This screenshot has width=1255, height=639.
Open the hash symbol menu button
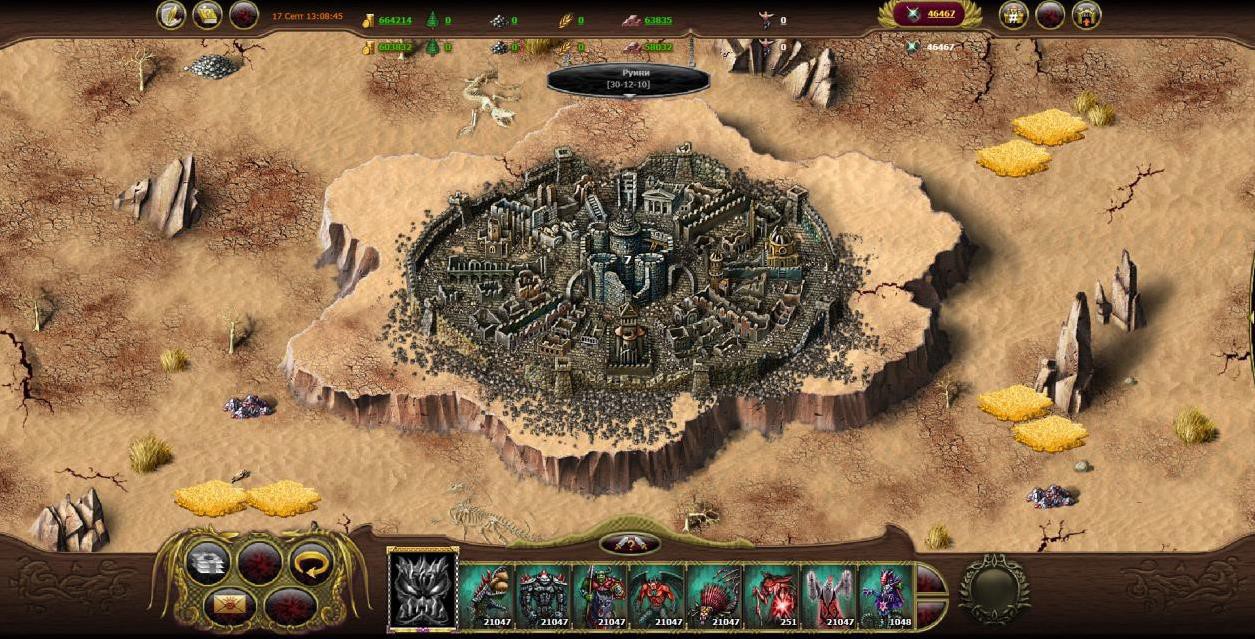point(1013,15)
